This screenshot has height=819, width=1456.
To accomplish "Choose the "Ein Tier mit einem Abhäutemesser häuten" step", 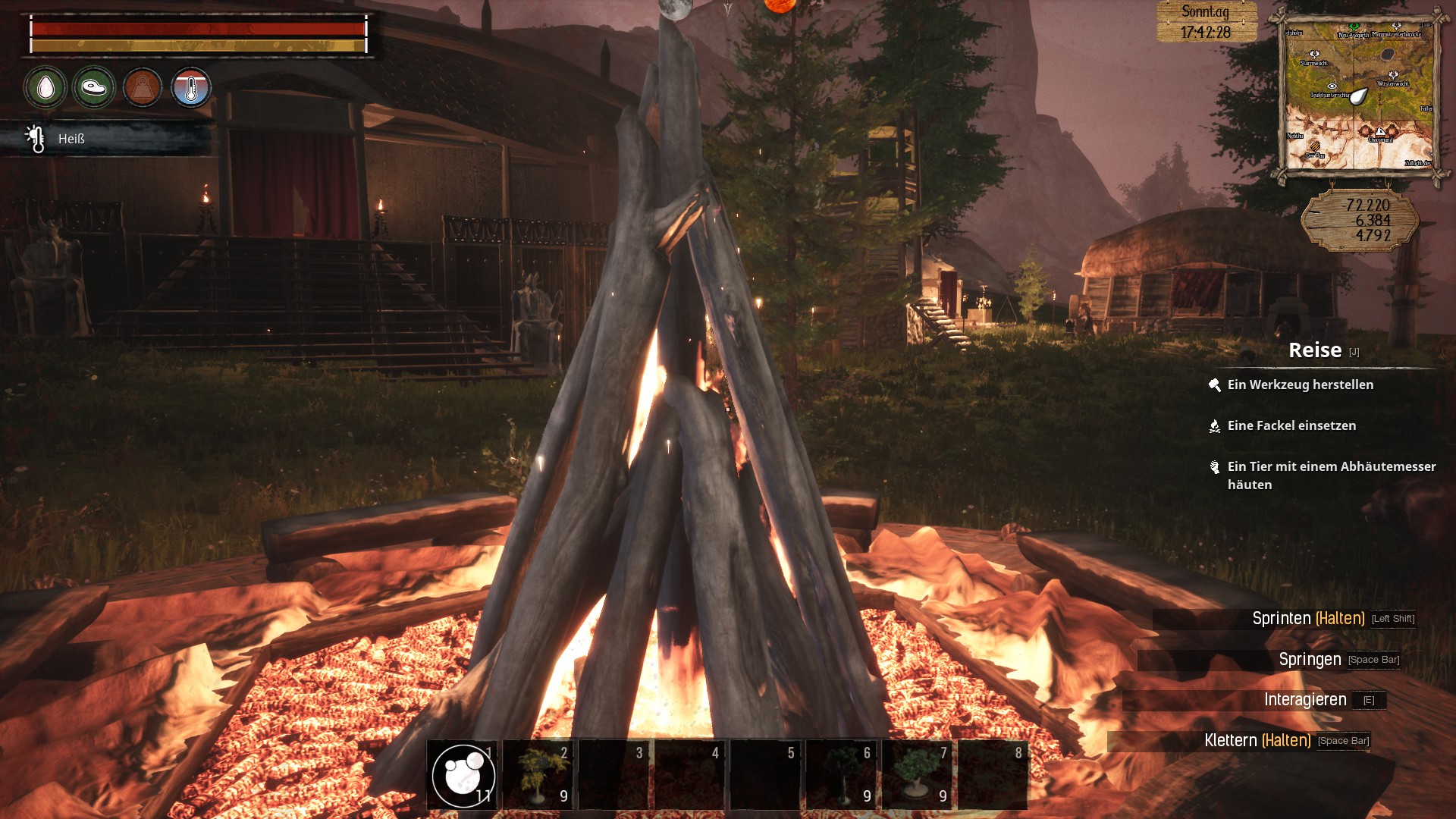I will pos(1331,475).
